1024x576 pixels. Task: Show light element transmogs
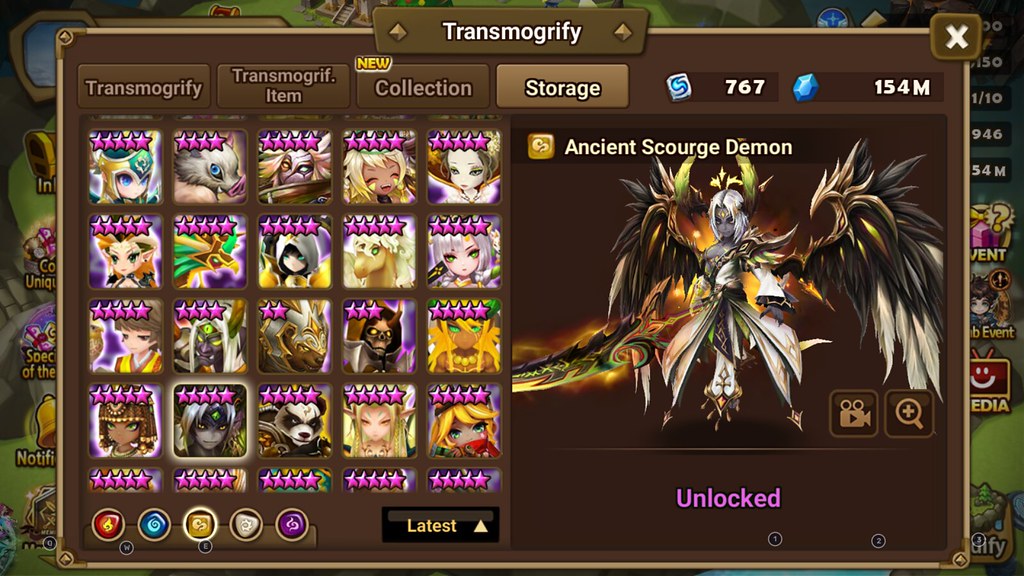(x=247, y=523)
